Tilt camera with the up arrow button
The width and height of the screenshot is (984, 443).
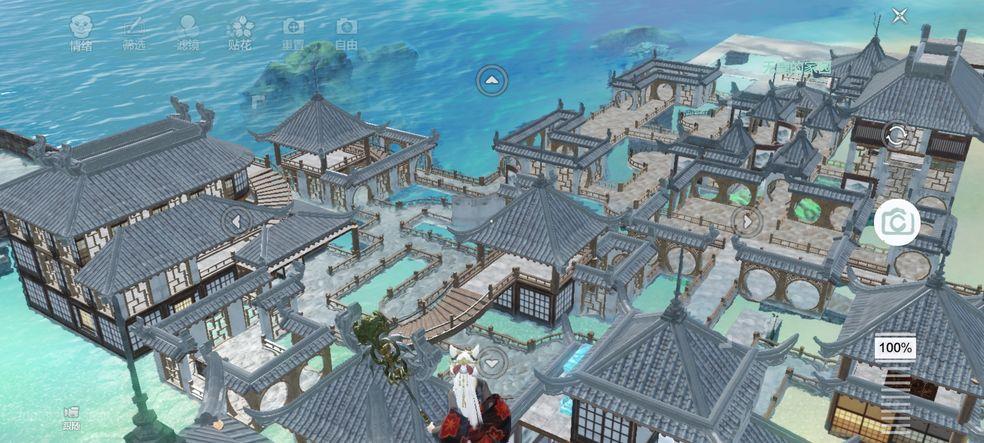pos(491,80)
